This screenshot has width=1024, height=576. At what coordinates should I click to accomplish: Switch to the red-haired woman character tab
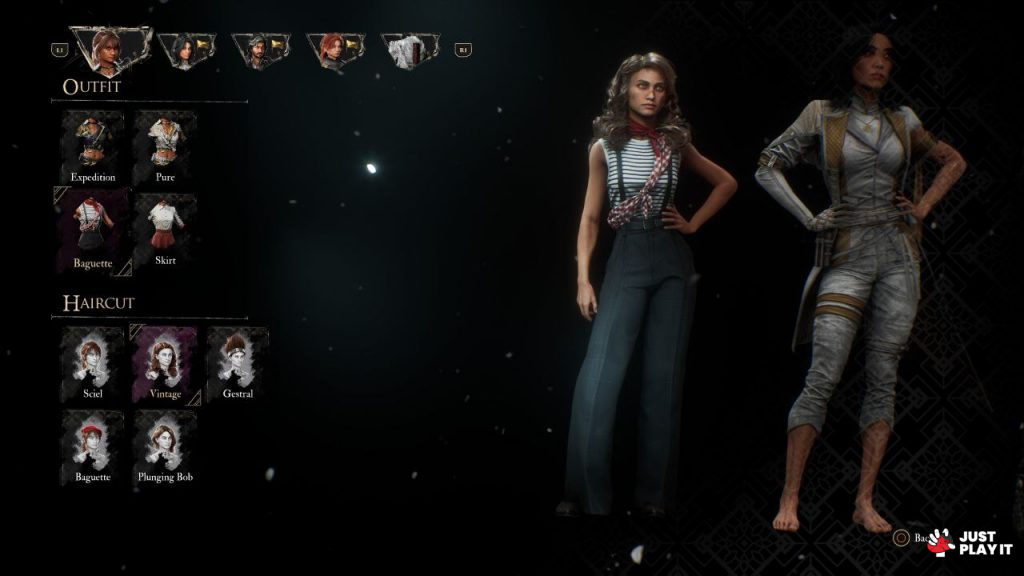pyautogui.click(x=334, y=50)
